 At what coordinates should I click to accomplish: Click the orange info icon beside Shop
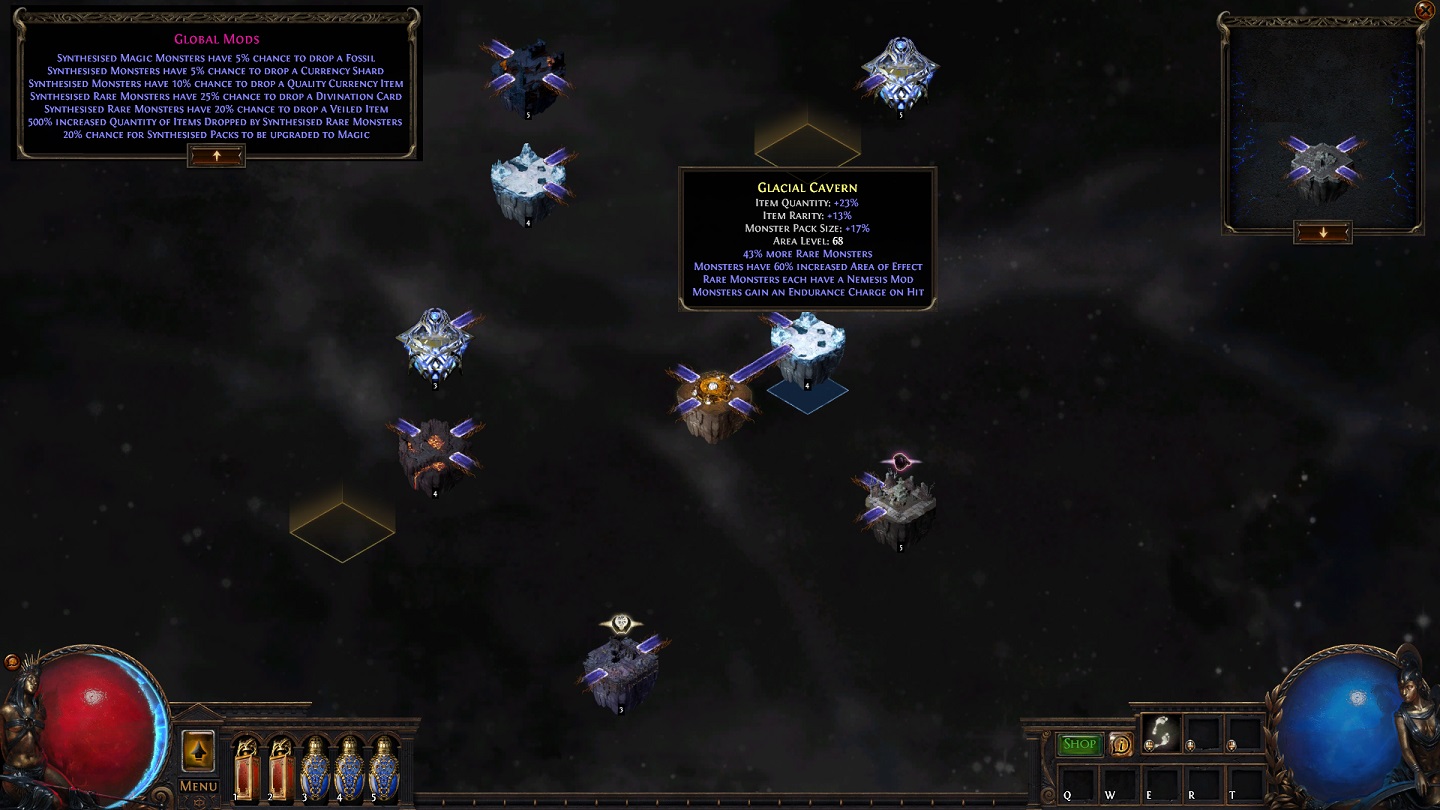[x=1120, y=744]
